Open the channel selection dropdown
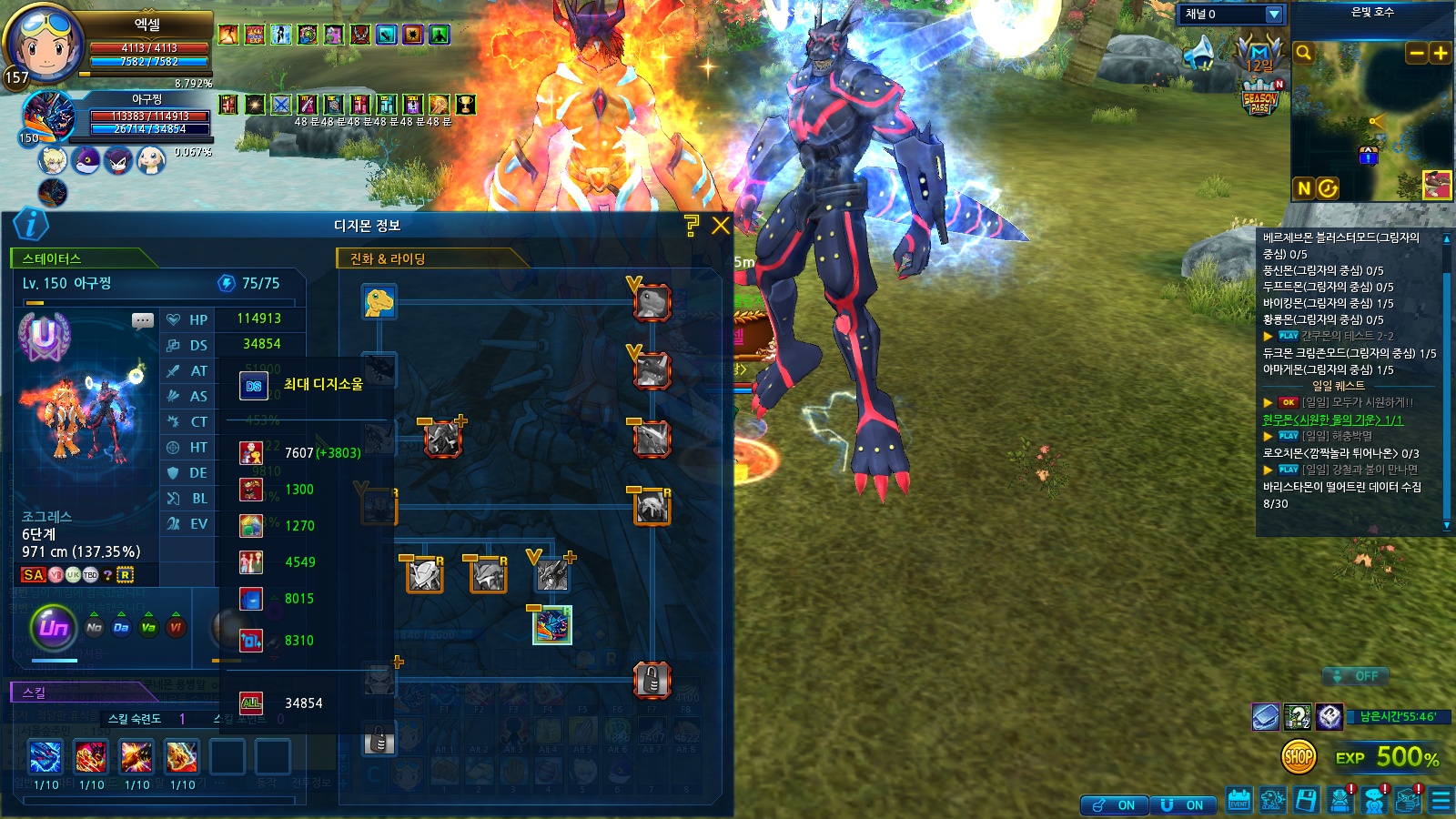1456x819 pixels. 1274,15
